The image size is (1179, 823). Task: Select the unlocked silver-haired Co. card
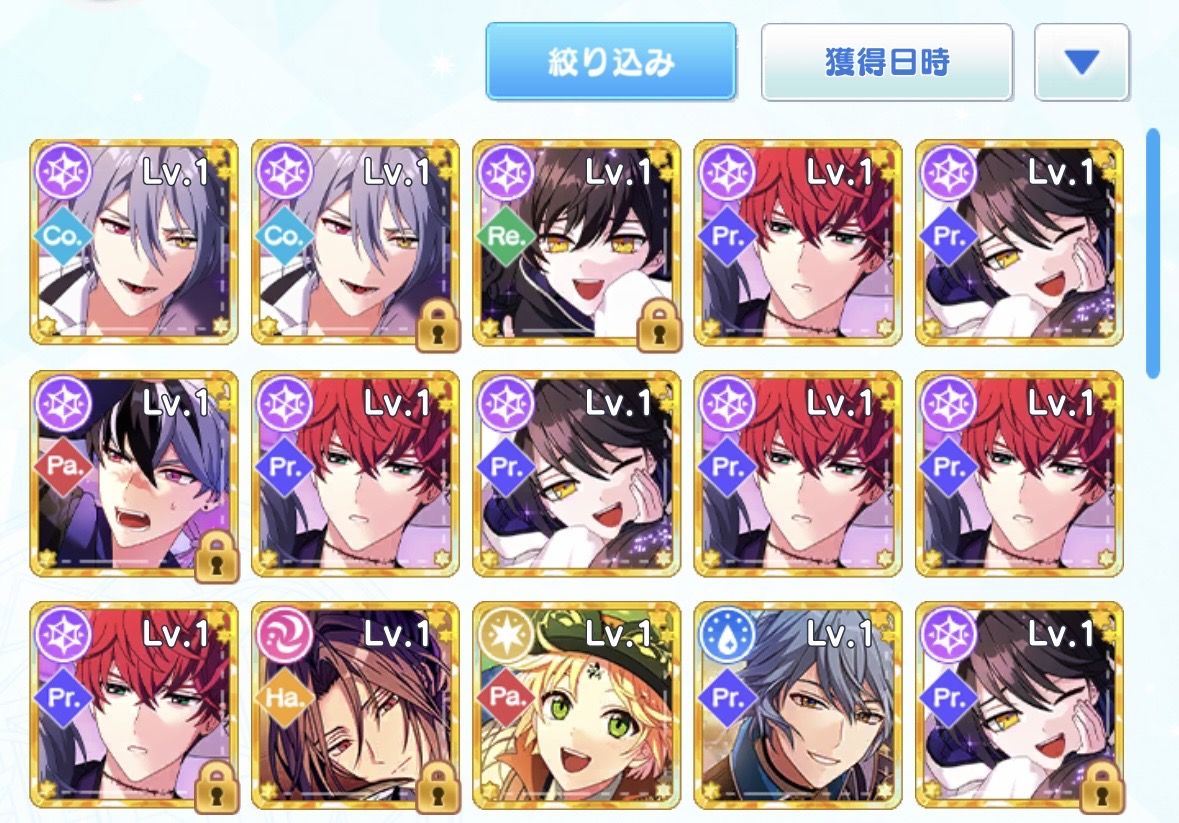coord(134,242)
